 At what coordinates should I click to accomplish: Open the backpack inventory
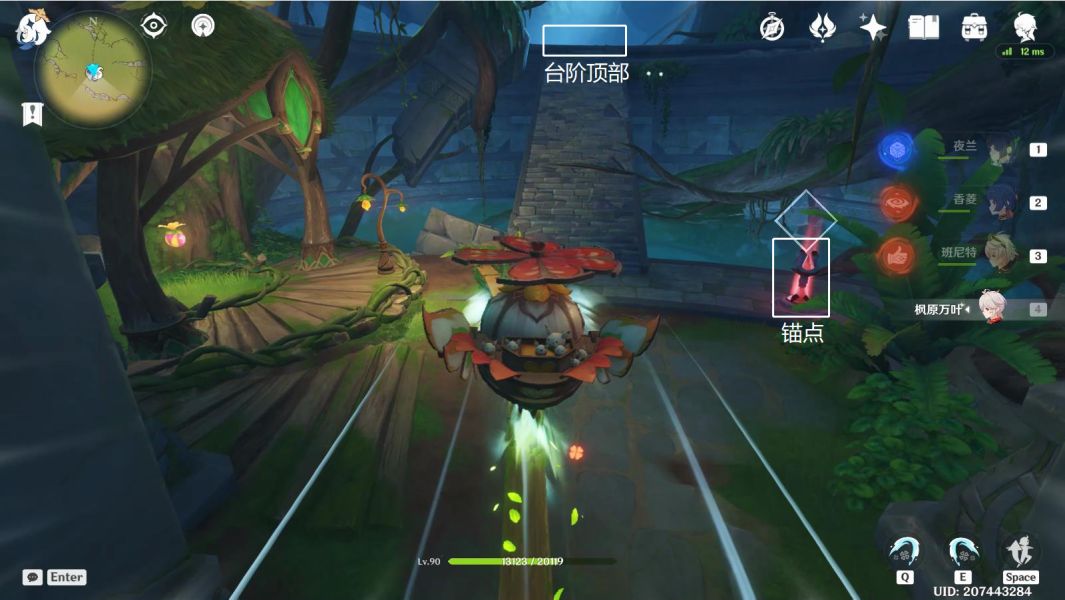pyautogui.click(x=974, y=28)
